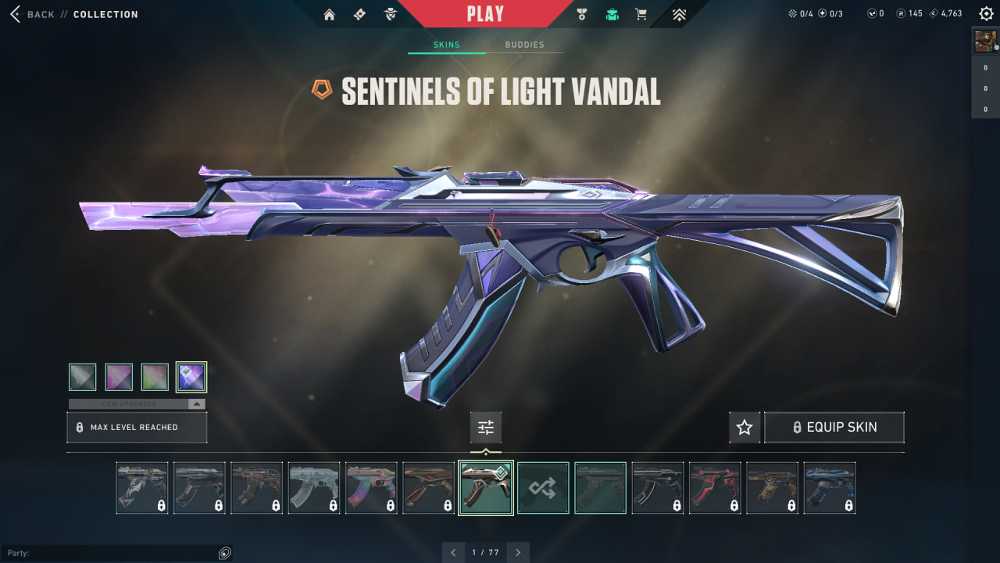Select the Skins tab

(x=446, y=45)
